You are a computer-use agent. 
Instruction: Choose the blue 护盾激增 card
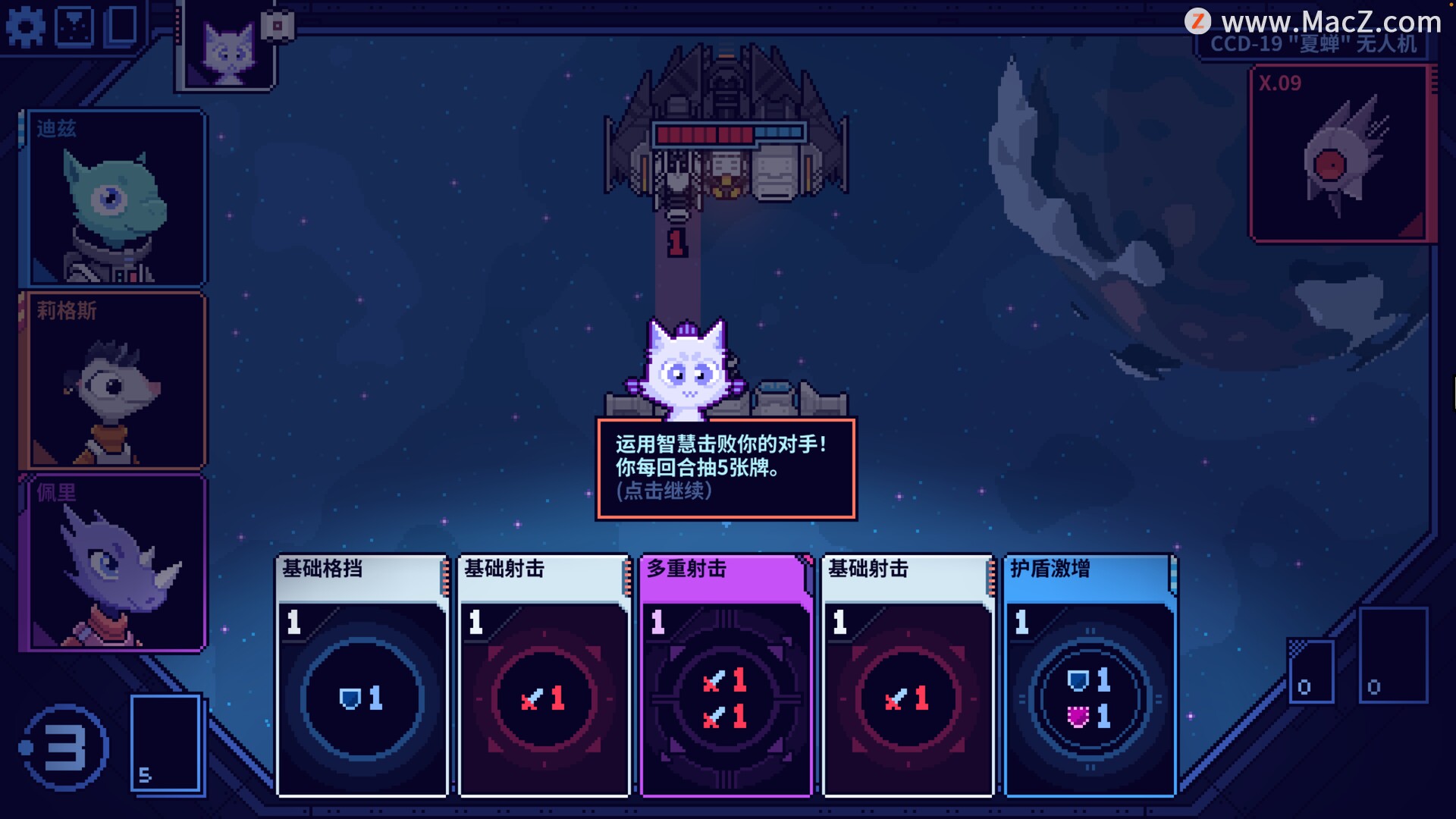tap(1090, 675)
